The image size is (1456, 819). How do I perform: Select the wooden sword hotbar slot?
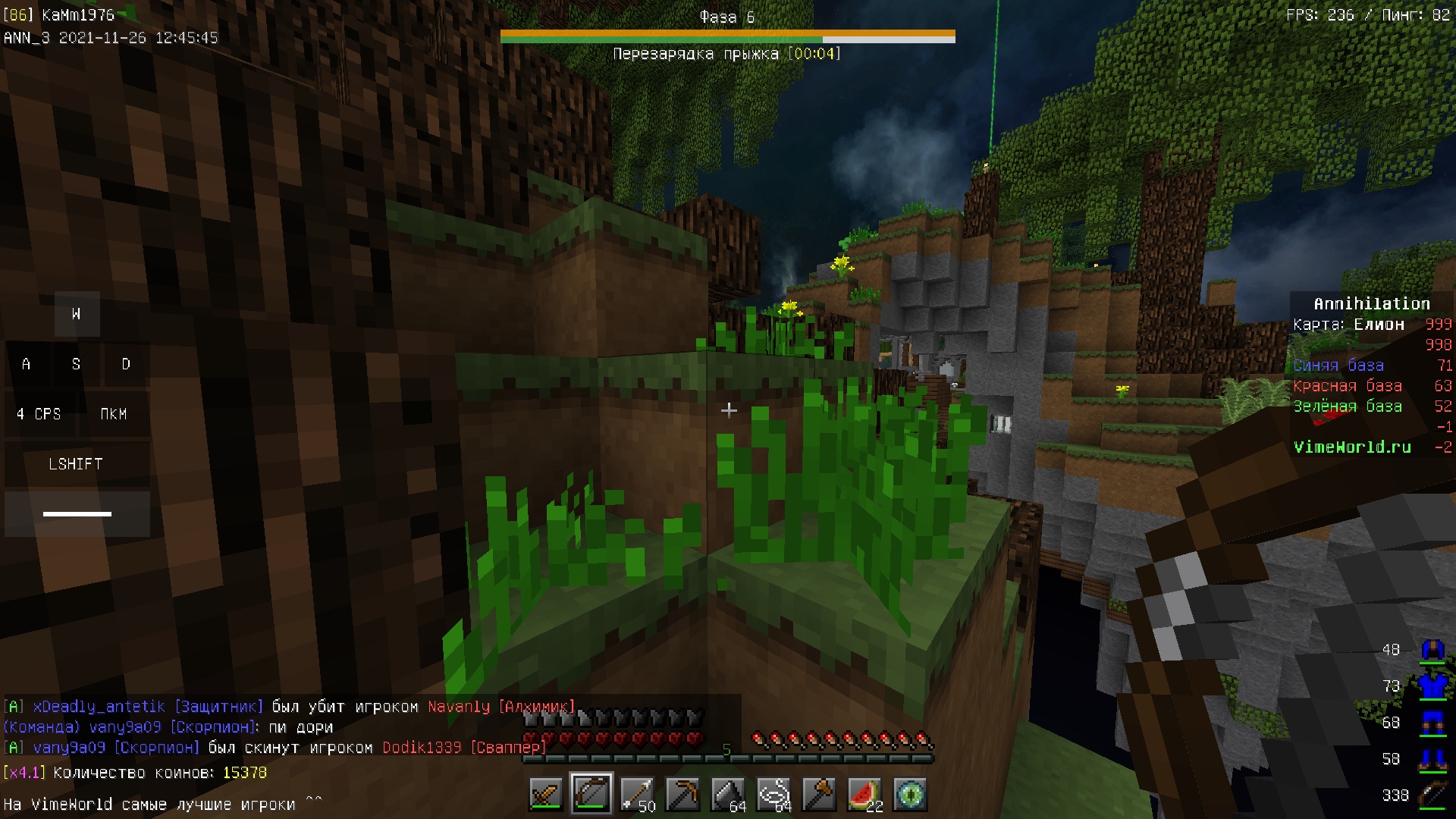point(546,795)
